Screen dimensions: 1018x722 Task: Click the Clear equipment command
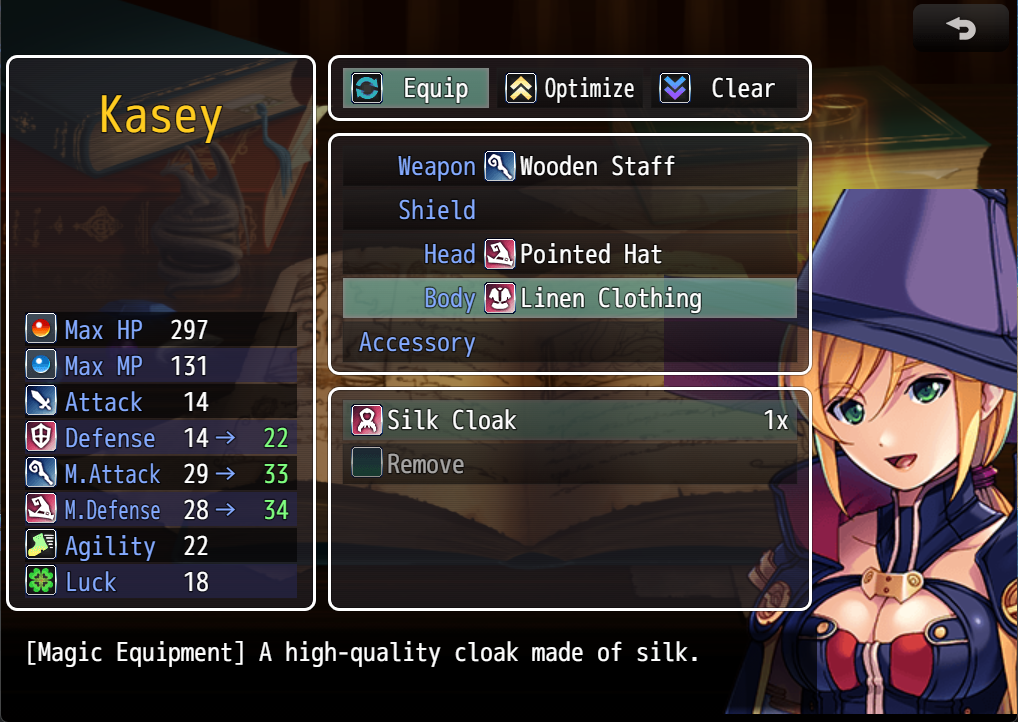pos(724,88)
